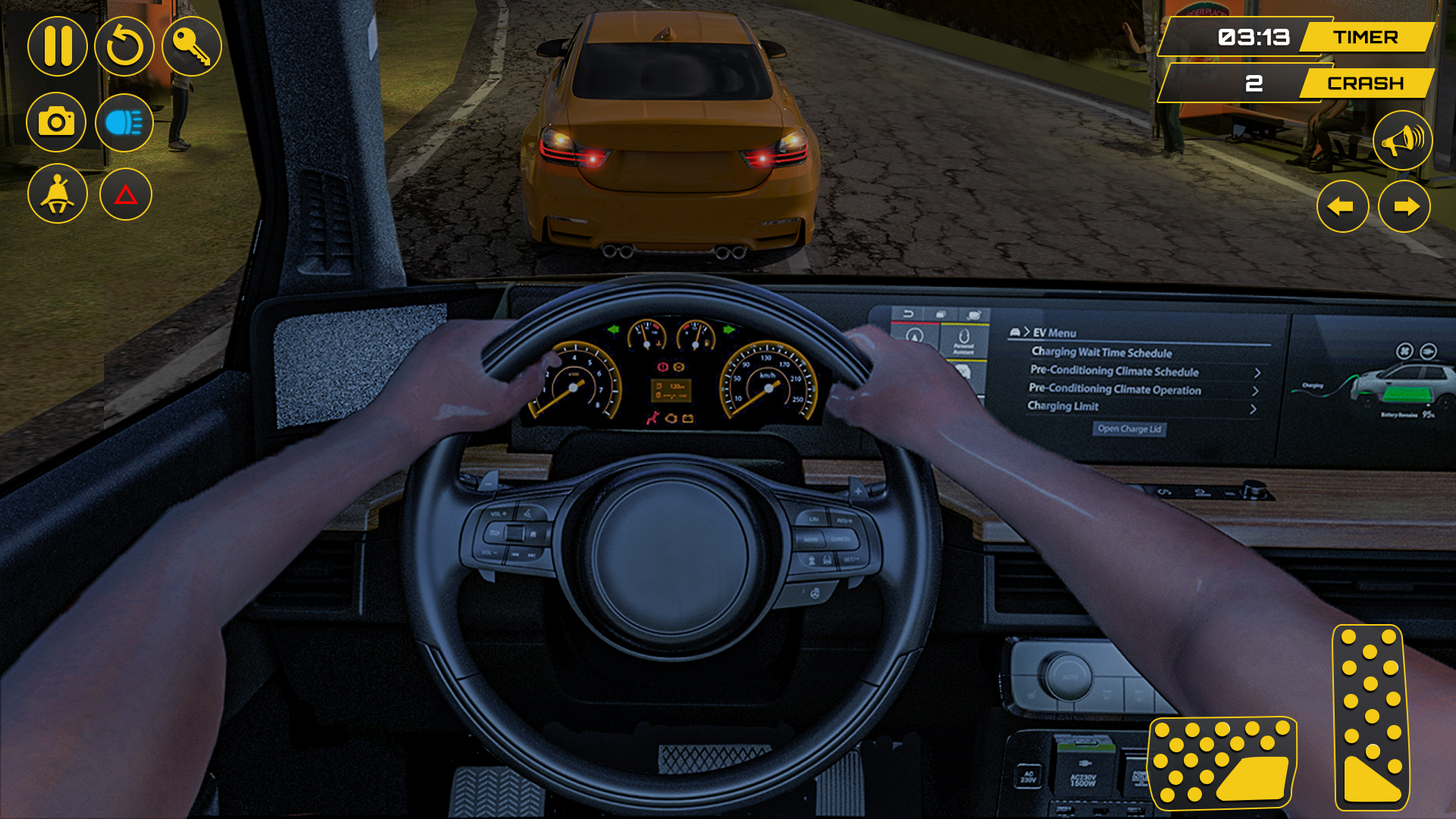
Task: Click the key ignition icon
Action: 192,45
